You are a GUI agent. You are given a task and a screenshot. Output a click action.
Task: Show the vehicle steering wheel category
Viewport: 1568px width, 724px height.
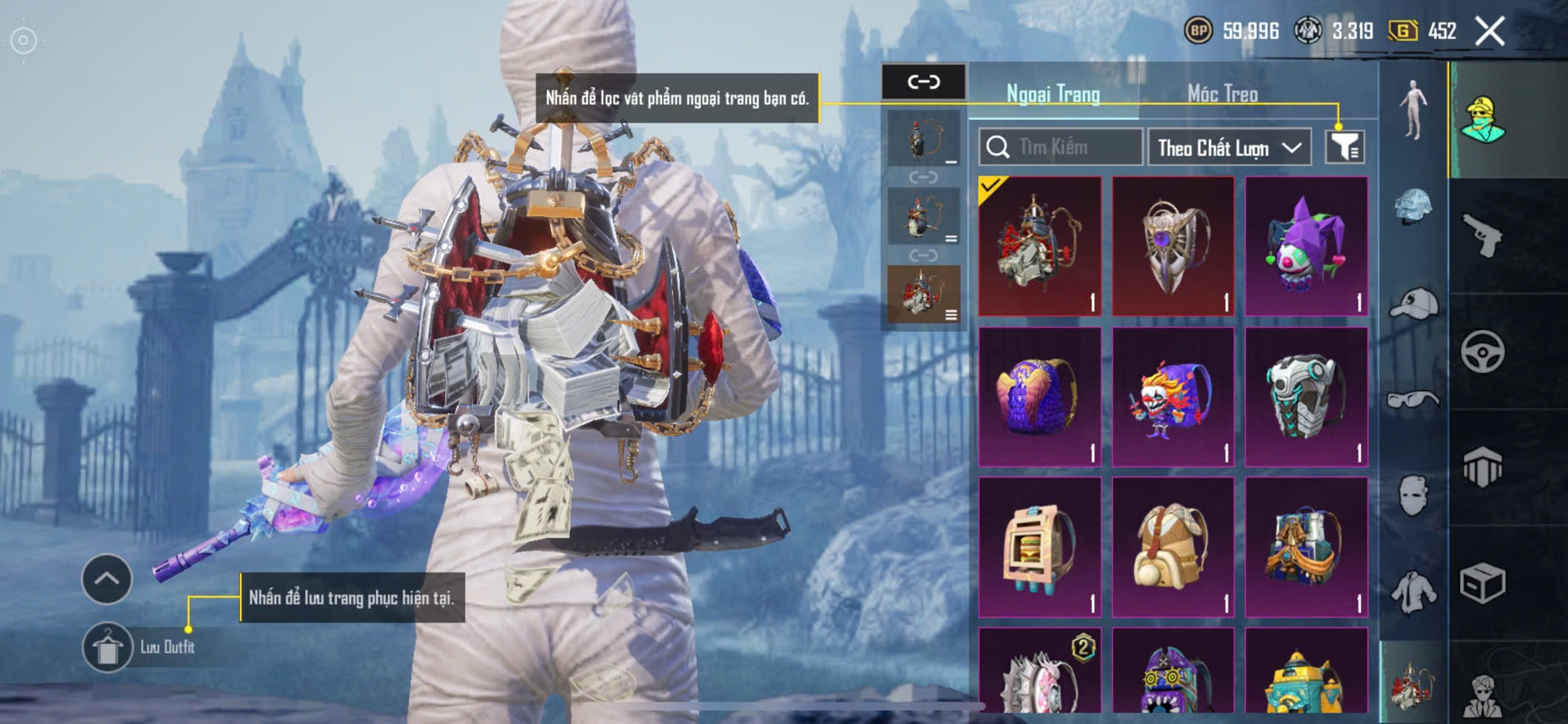pos(1482,351)
